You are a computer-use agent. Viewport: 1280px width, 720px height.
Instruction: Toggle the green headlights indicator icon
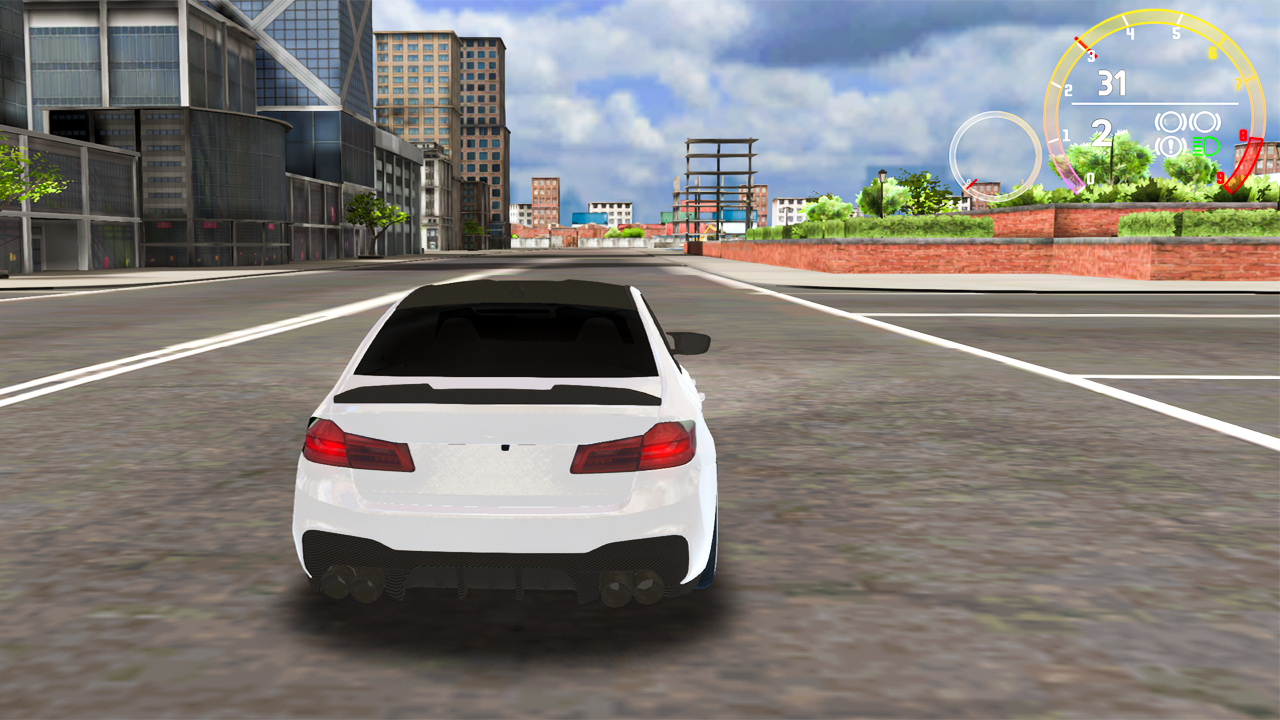pos(1206,145)
